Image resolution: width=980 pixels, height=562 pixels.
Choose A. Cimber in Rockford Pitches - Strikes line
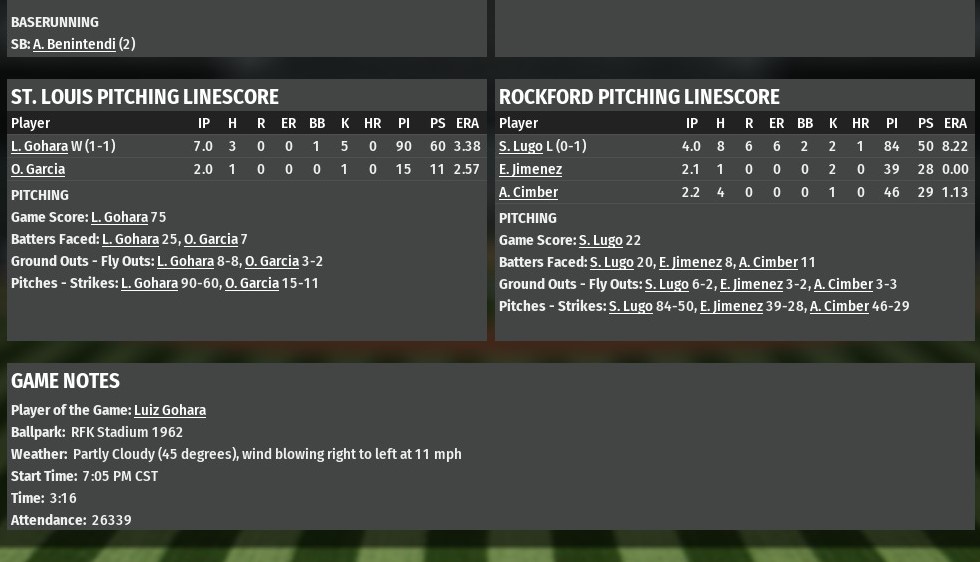tap(839, 306)
